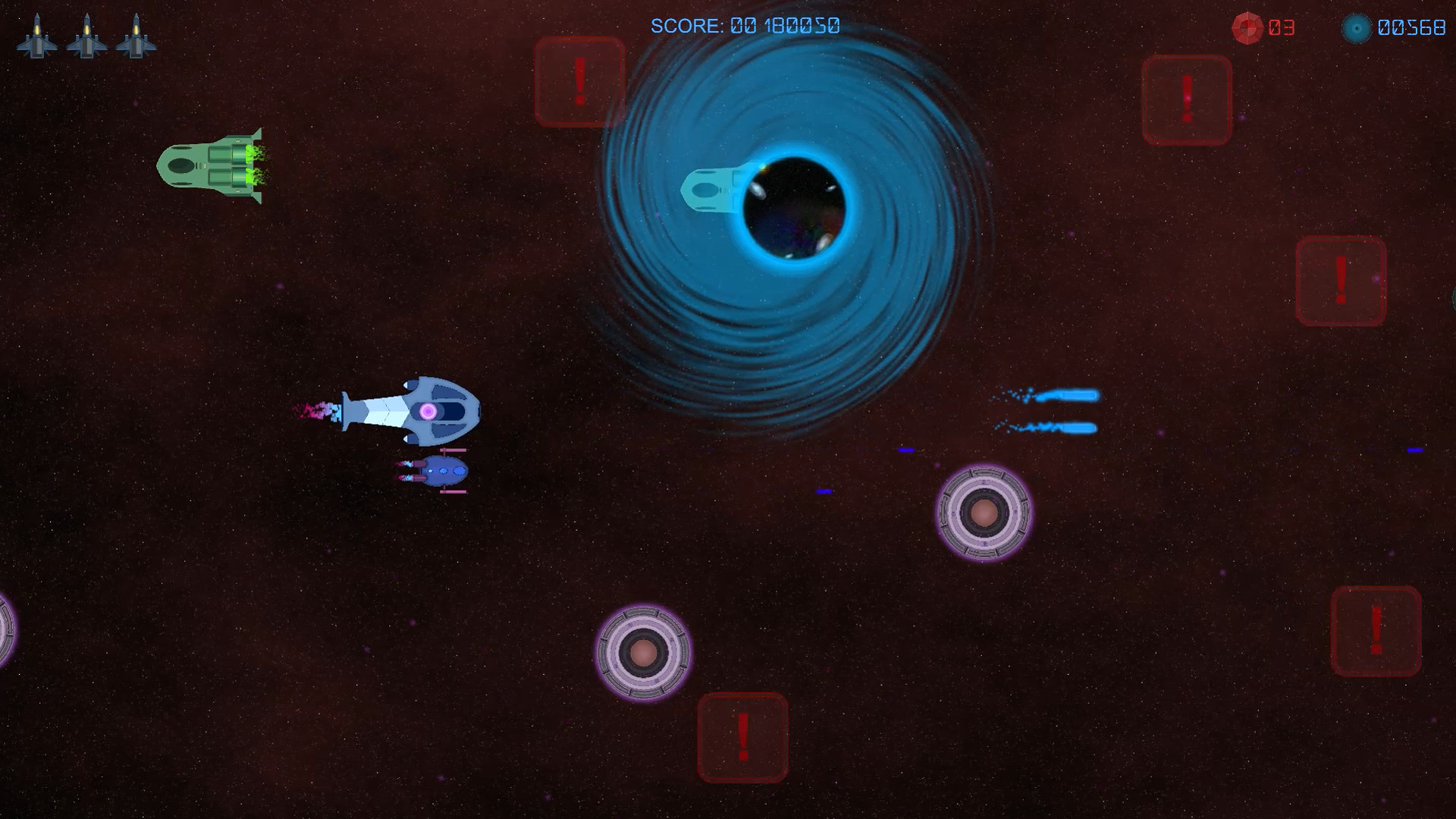The width and height of the screenshot is (1456, 819).
Task: Select the green enemy ship with exhaust flames
Action: click(209, 165)
